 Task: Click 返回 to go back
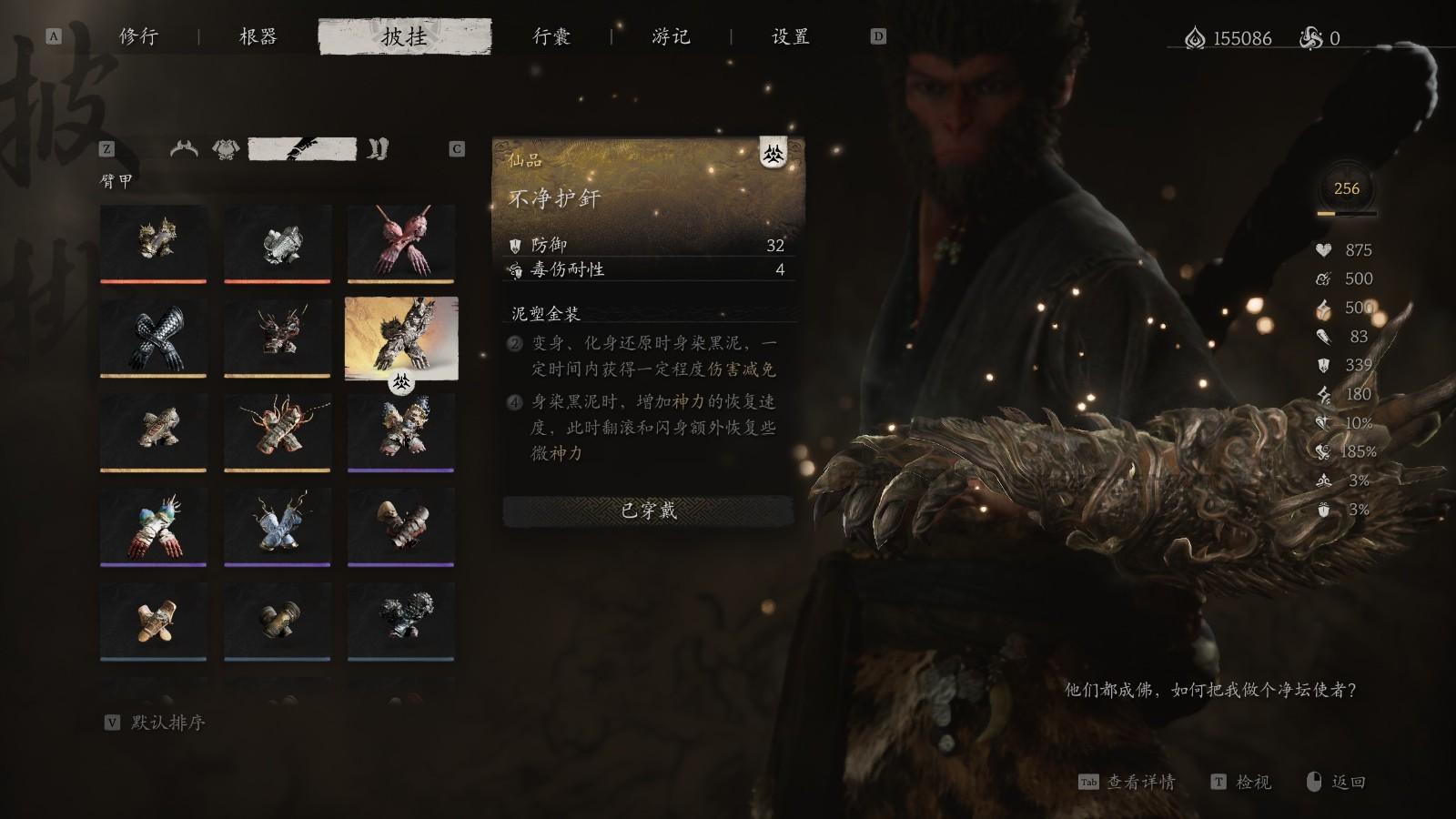click(1342, 782)
